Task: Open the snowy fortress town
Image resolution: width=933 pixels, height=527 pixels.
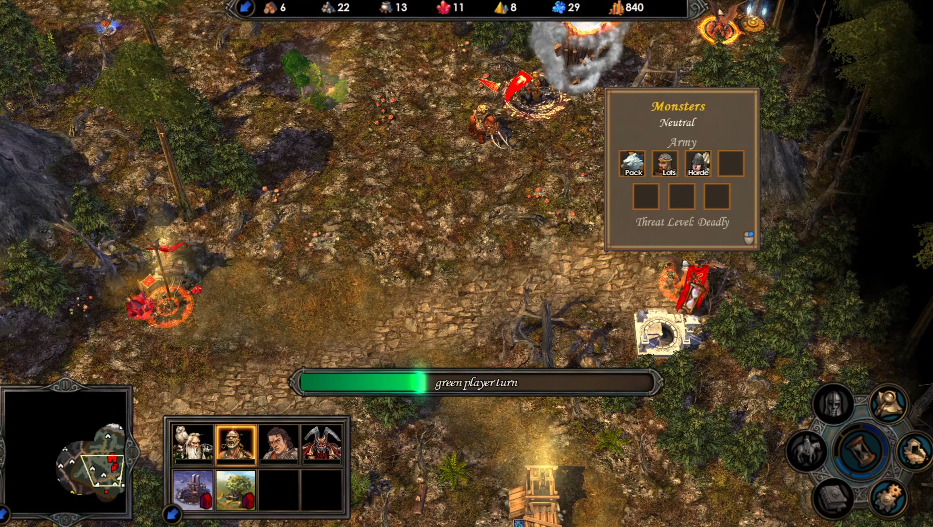Action: (x=192, y=490)
